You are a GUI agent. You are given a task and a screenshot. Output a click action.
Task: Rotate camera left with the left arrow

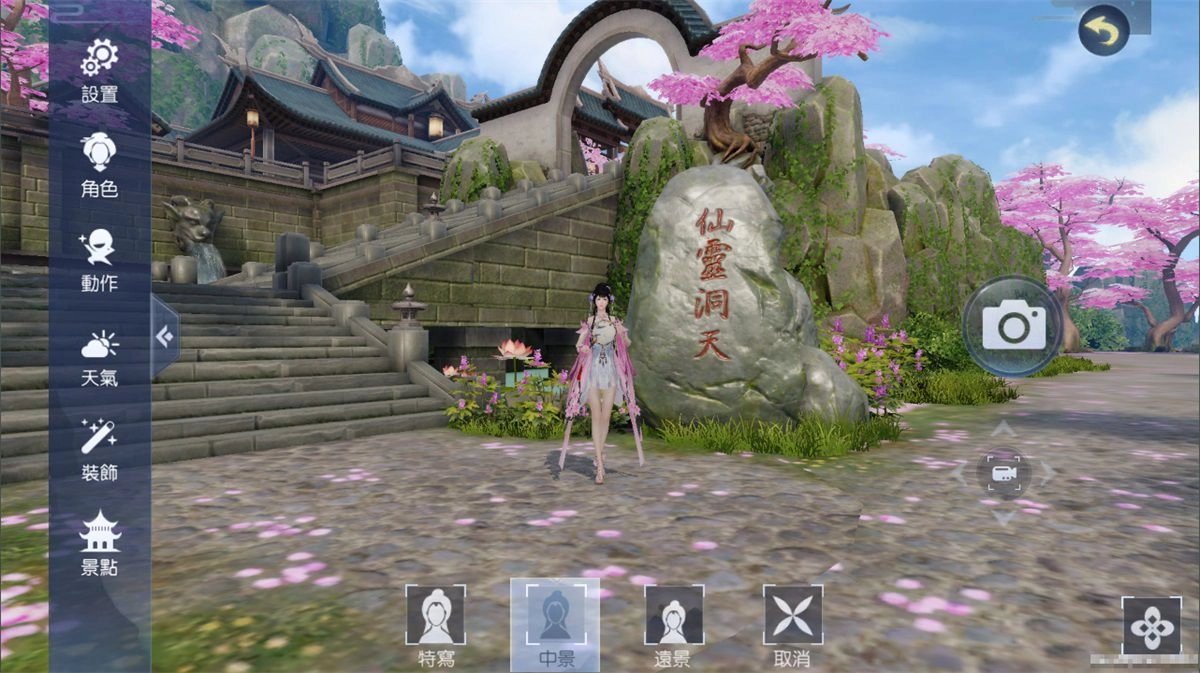[x=960, y=473]
